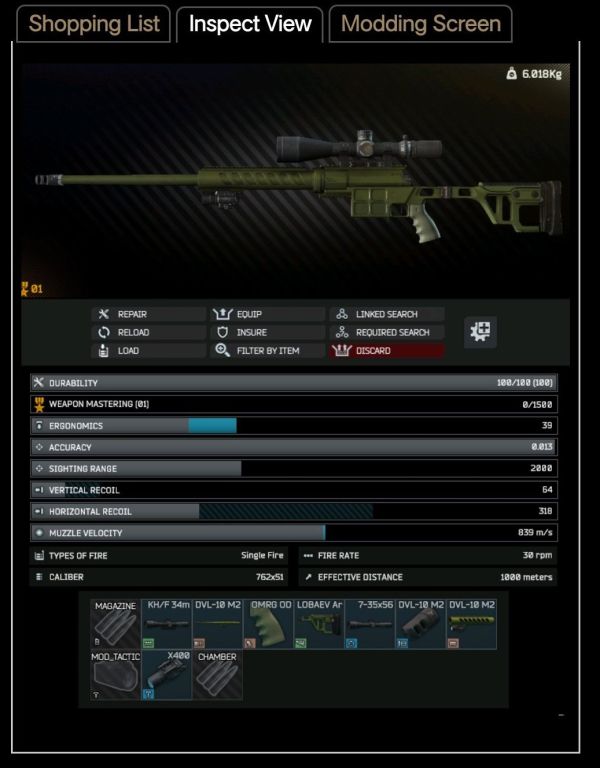Select the Inspect View tab
The image size is (600, 768).
tap(250, 24)
